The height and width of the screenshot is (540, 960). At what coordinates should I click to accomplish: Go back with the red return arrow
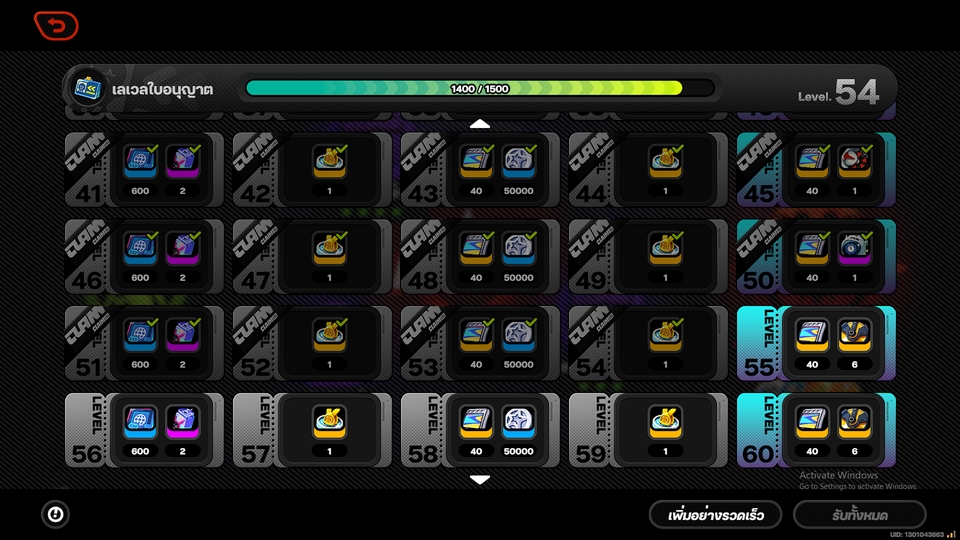(x=56, y=25)
